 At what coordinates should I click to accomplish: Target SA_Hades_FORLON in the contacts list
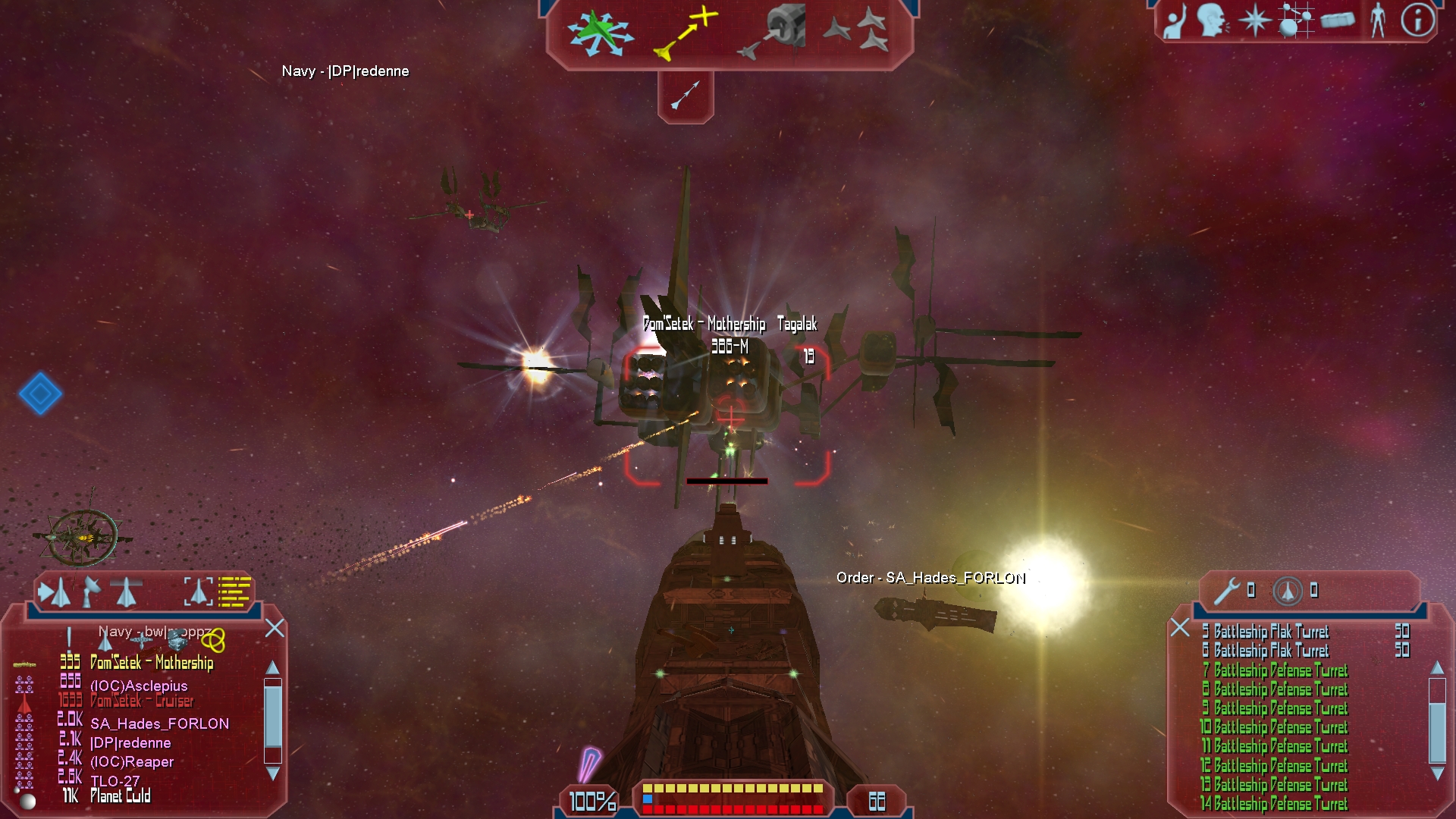pyautogui.click(x=159, y=723)
